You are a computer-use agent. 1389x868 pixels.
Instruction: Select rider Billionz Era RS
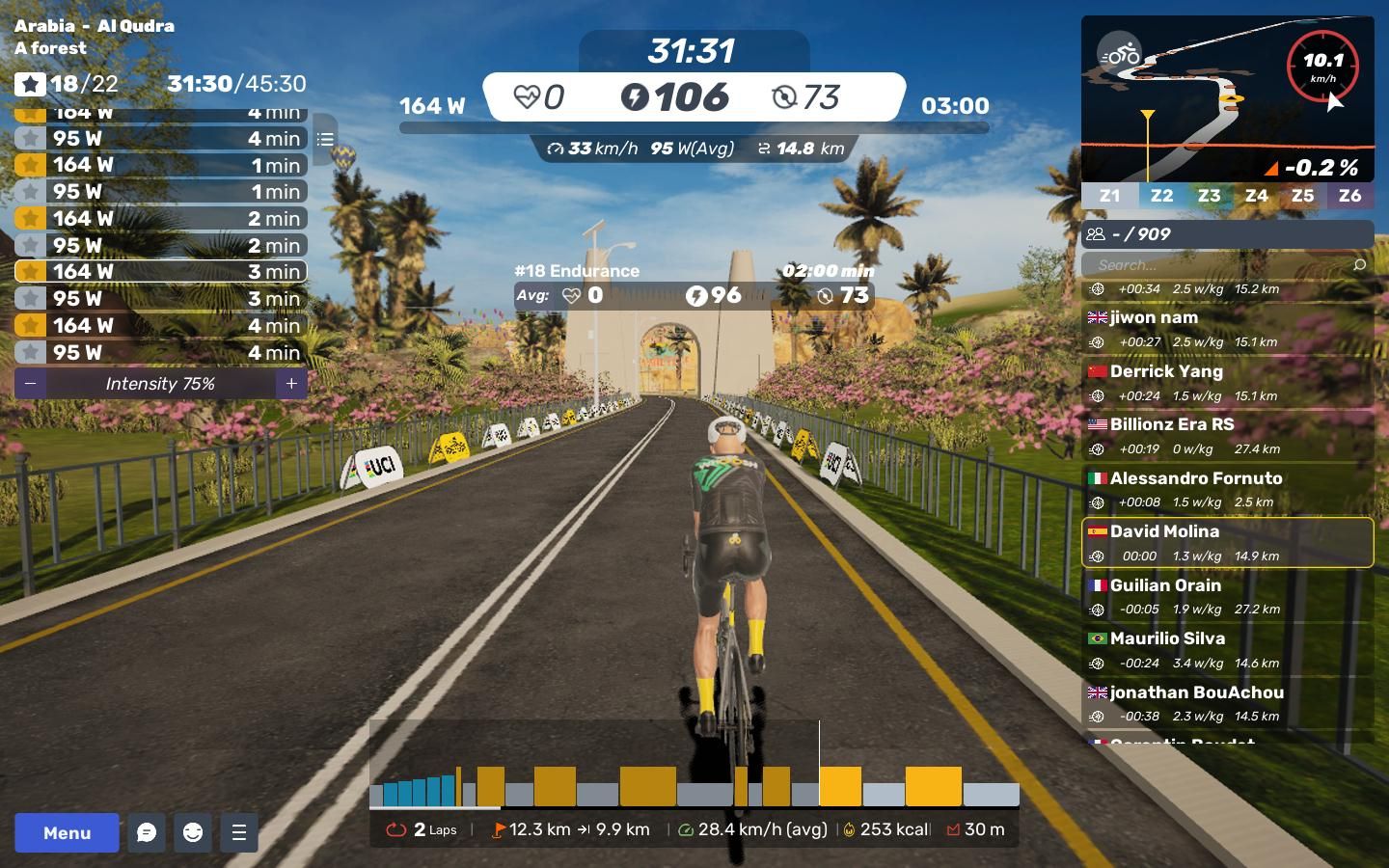(x=1227, y=435)
